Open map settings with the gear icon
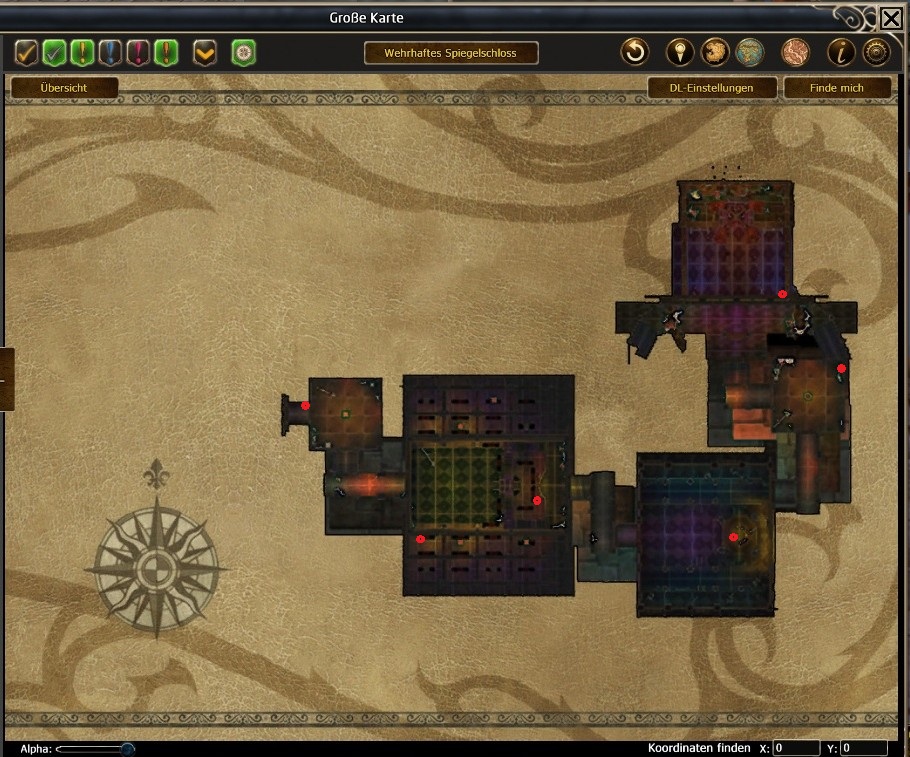This screenshot has width=910, height=757. tap(876, 52)
